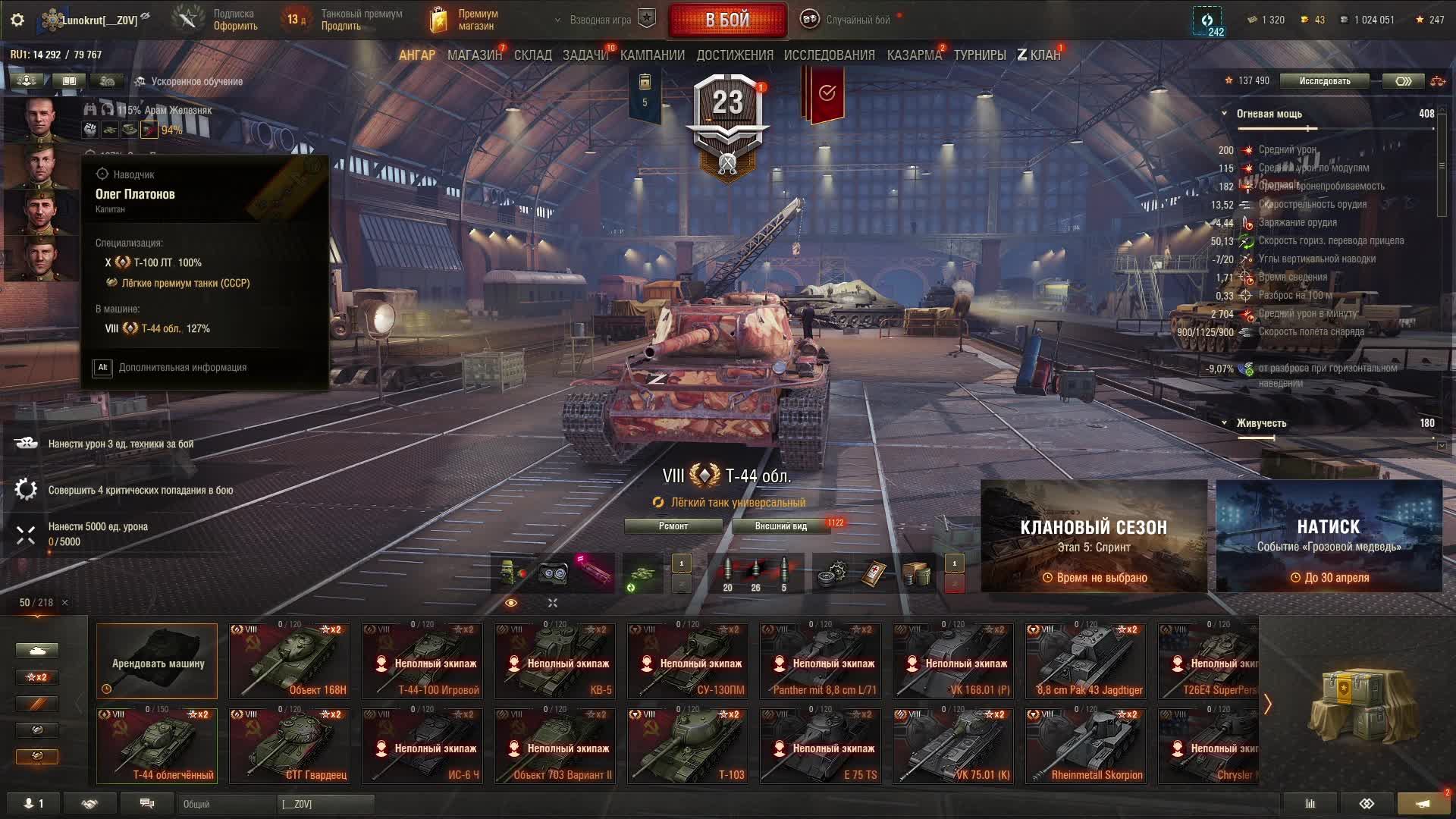Open the ИССЛЕДОВАНИЯ tab

pos(829,55)
